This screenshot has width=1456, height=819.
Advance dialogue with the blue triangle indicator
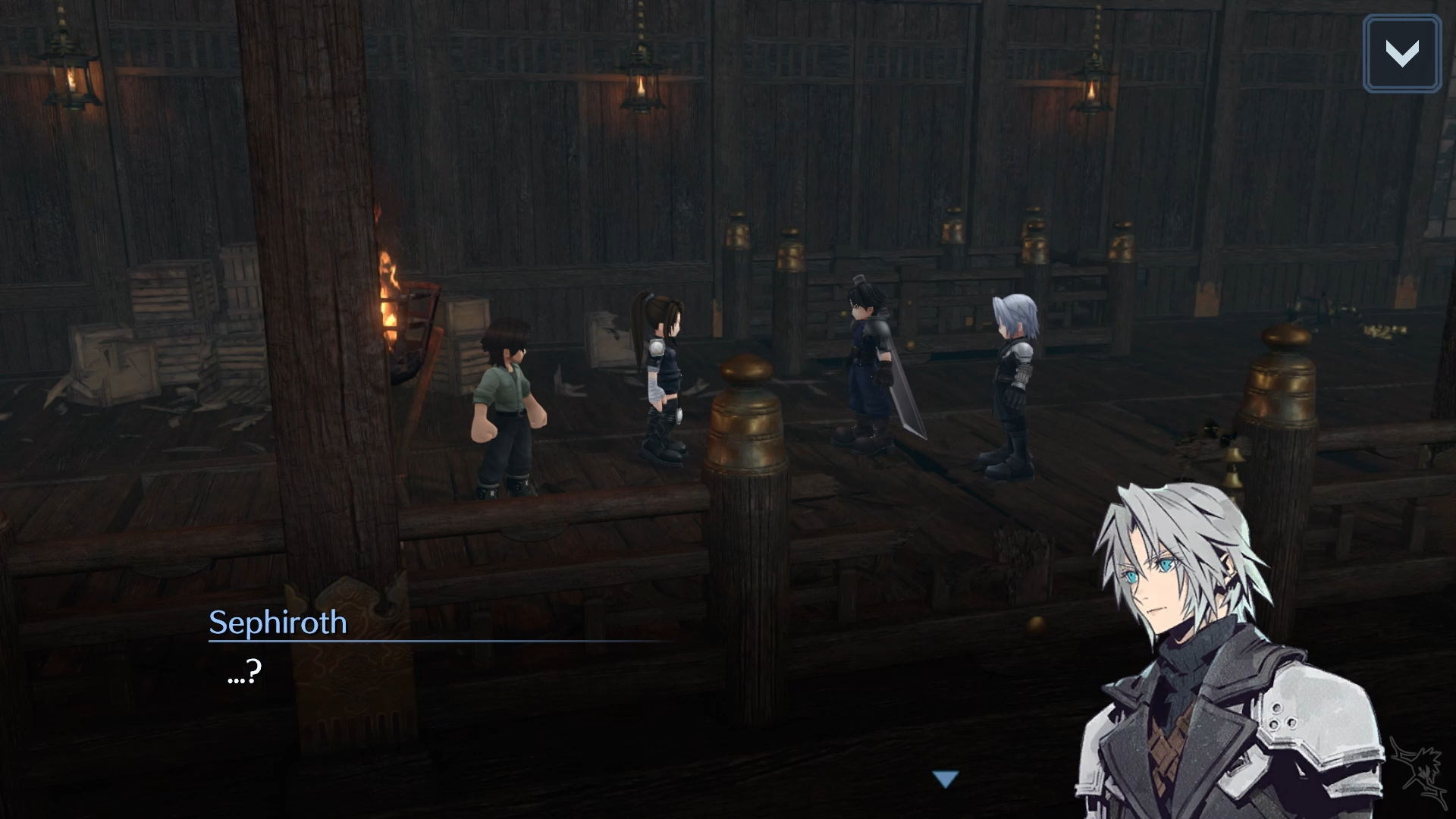(946, 779)
